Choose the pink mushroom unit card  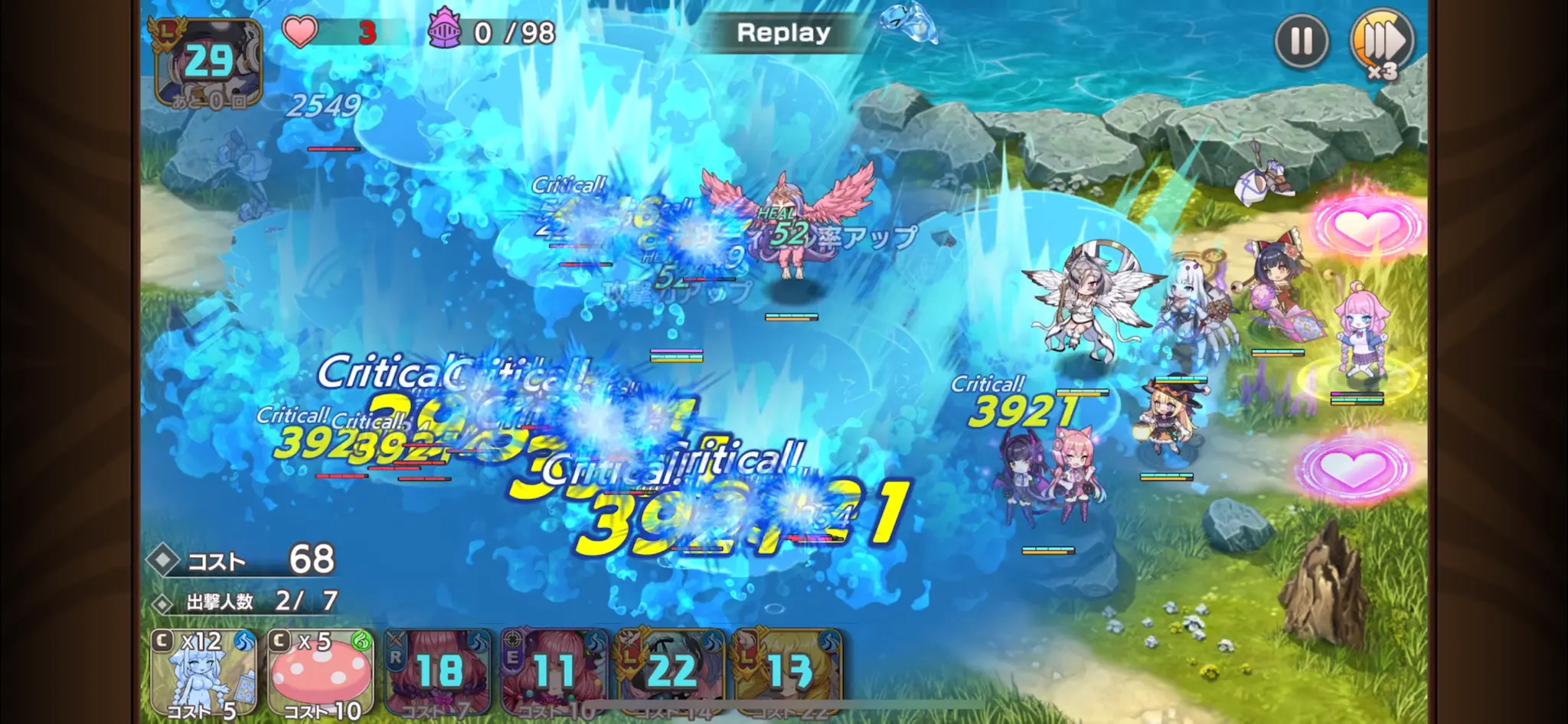tap(322, 673)
